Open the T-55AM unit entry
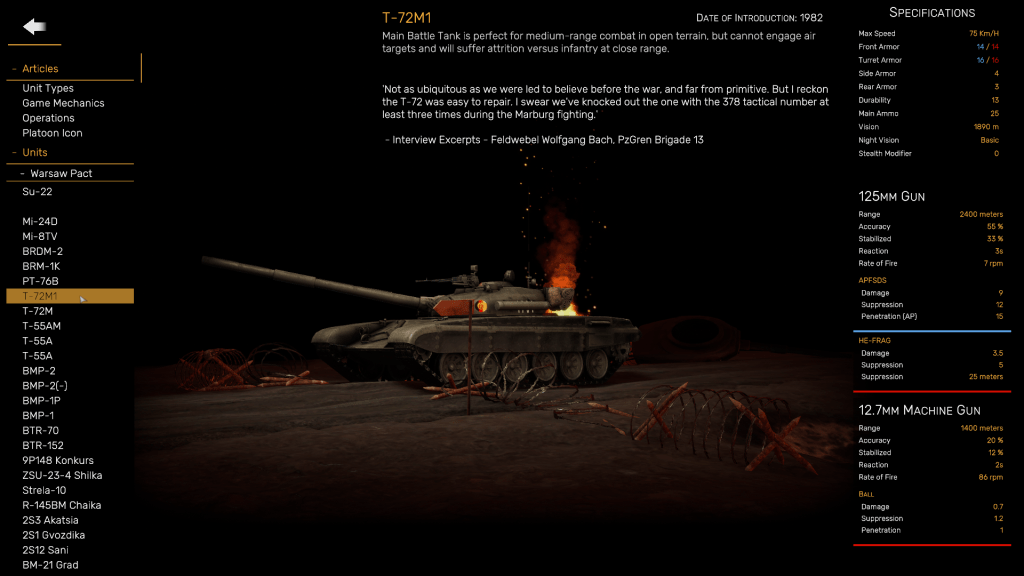The width and height of the screenshot is (1024, 576). point(41,326)
